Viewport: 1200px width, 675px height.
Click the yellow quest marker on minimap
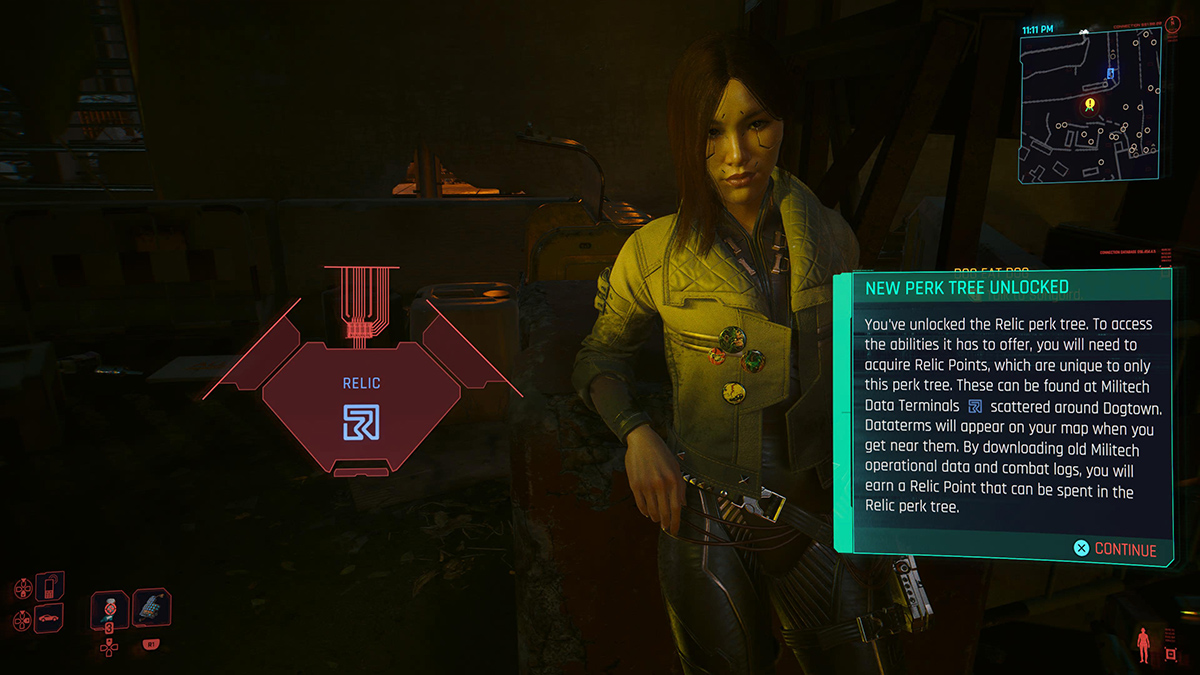[1089, 103]
